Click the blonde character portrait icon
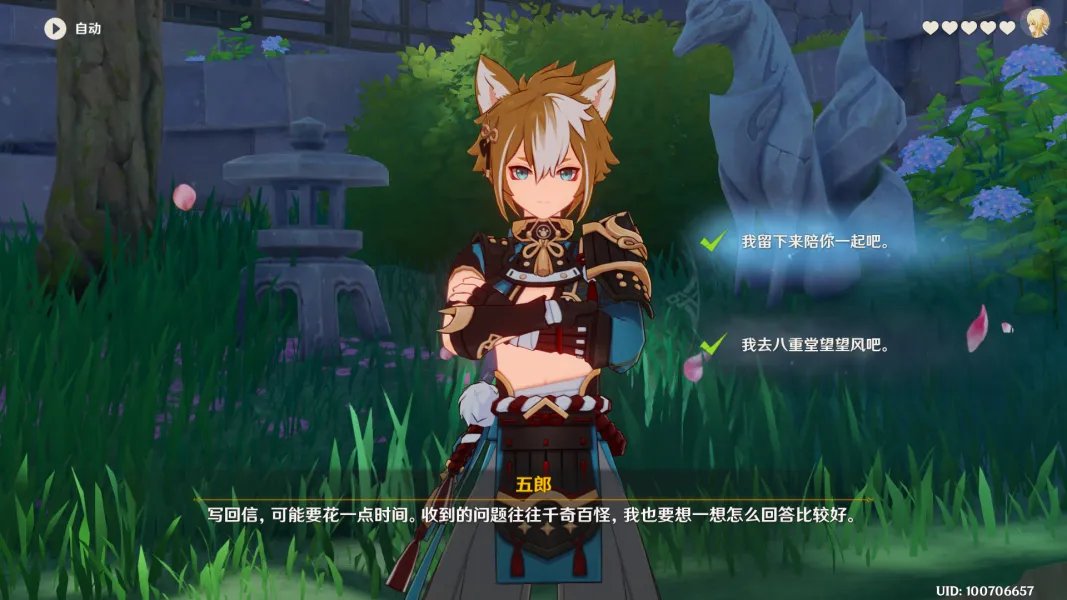Viewport: 1067px width, 600px height. pos(1037,27)
